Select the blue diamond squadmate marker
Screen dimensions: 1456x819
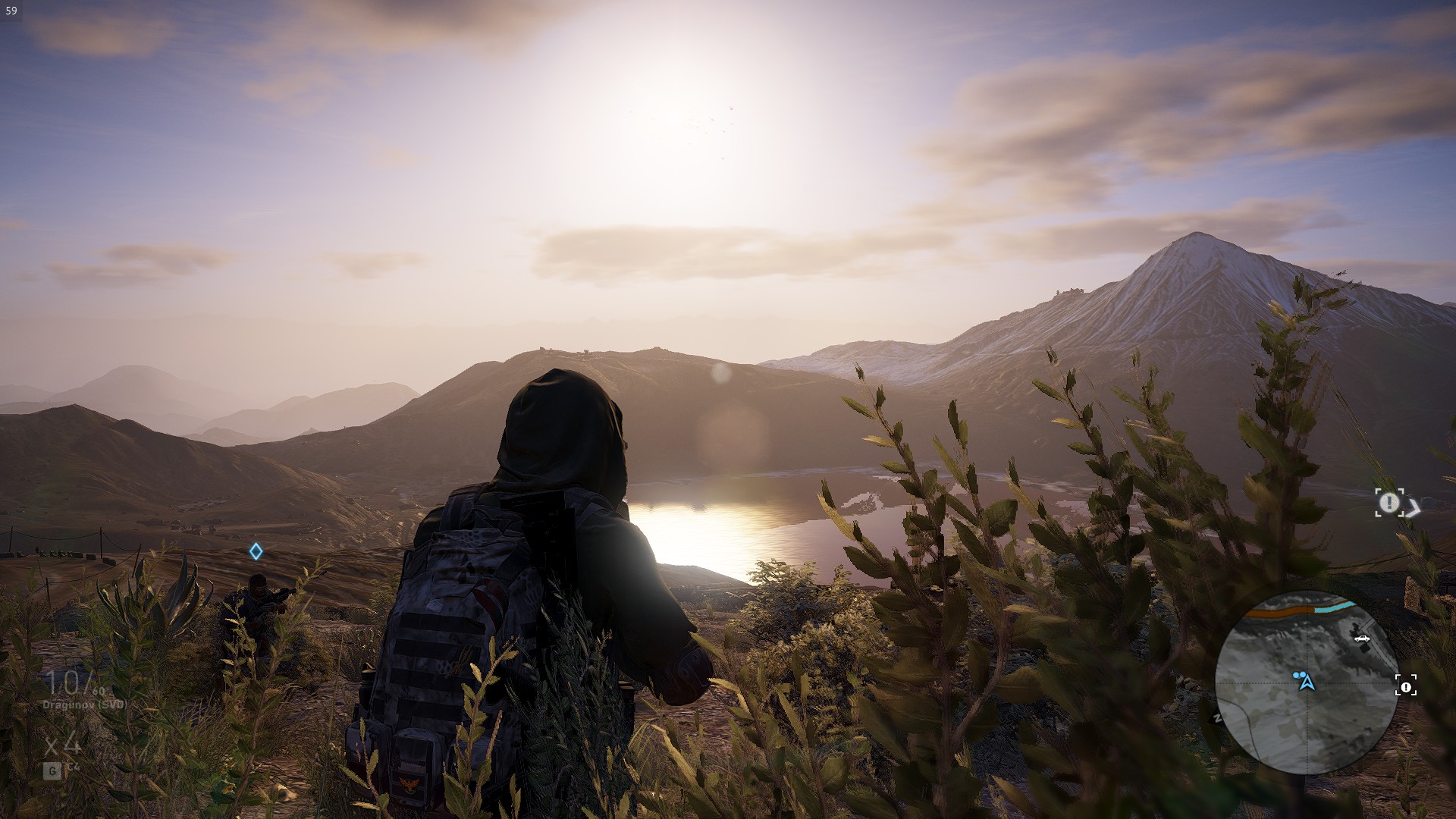[256, 551]
